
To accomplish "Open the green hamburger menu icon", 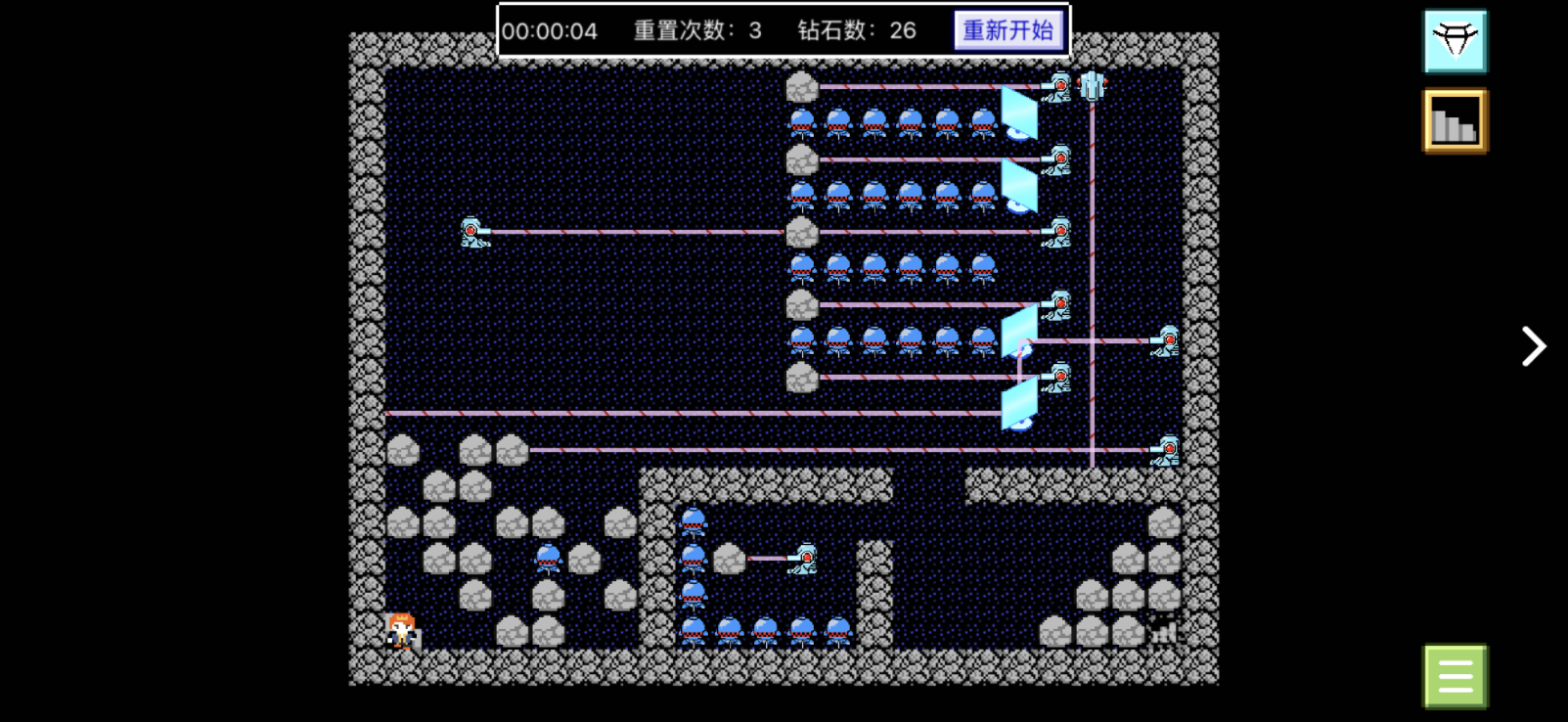I will pyautogui.click(x=1455, y=675).
